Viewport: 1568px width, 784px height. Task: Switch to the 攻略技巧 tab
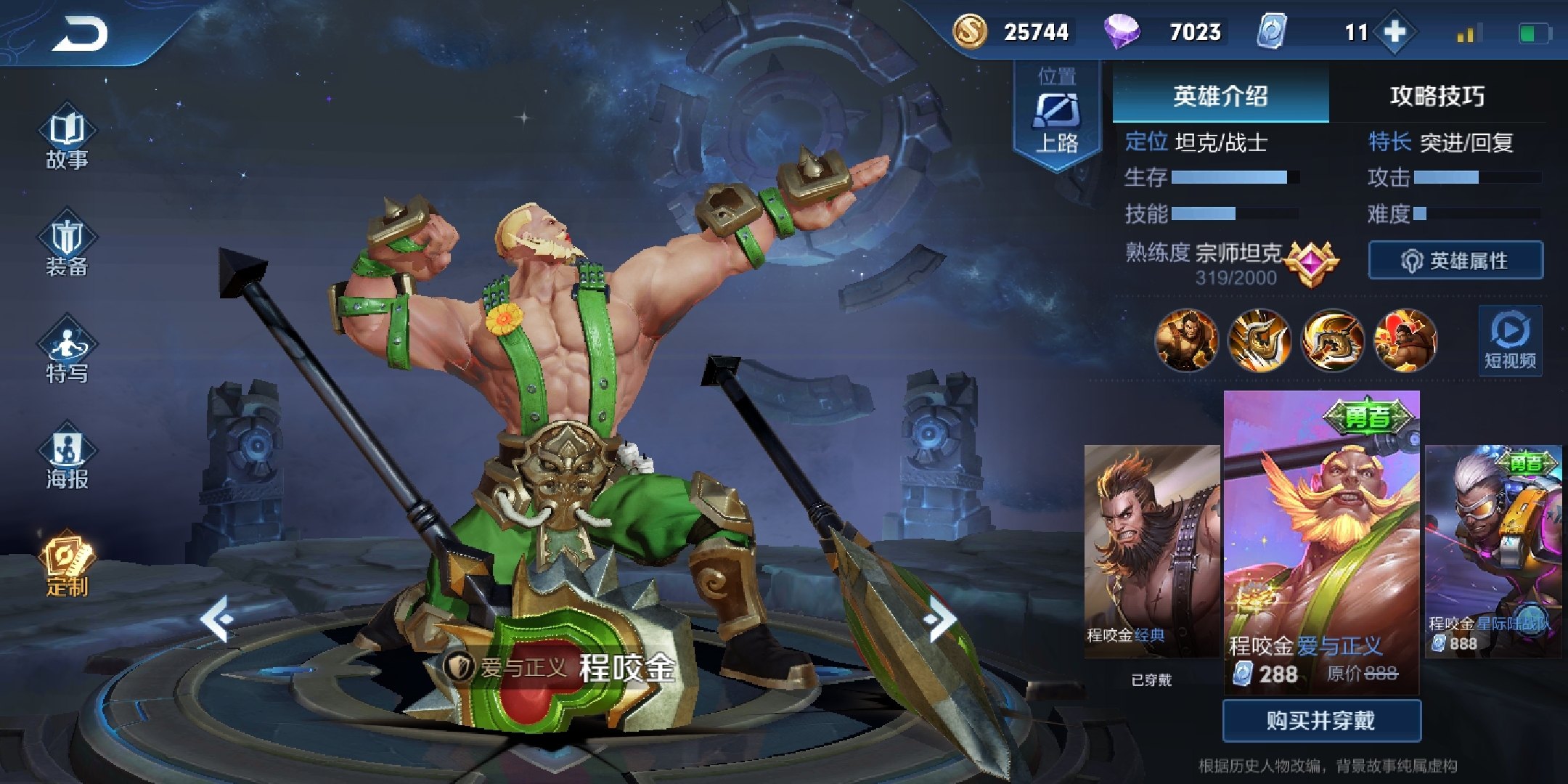1437,96
